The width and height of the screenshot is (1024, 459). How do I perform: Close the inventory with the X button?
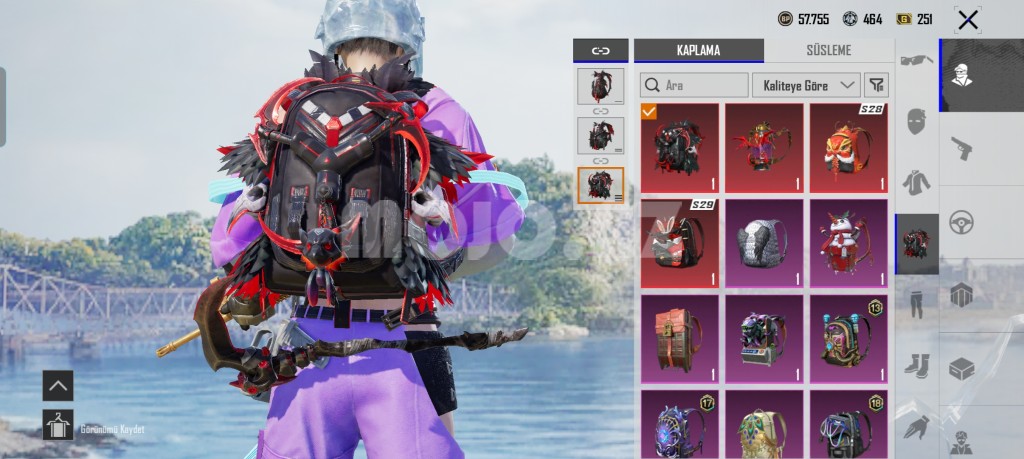coord(967,19)
